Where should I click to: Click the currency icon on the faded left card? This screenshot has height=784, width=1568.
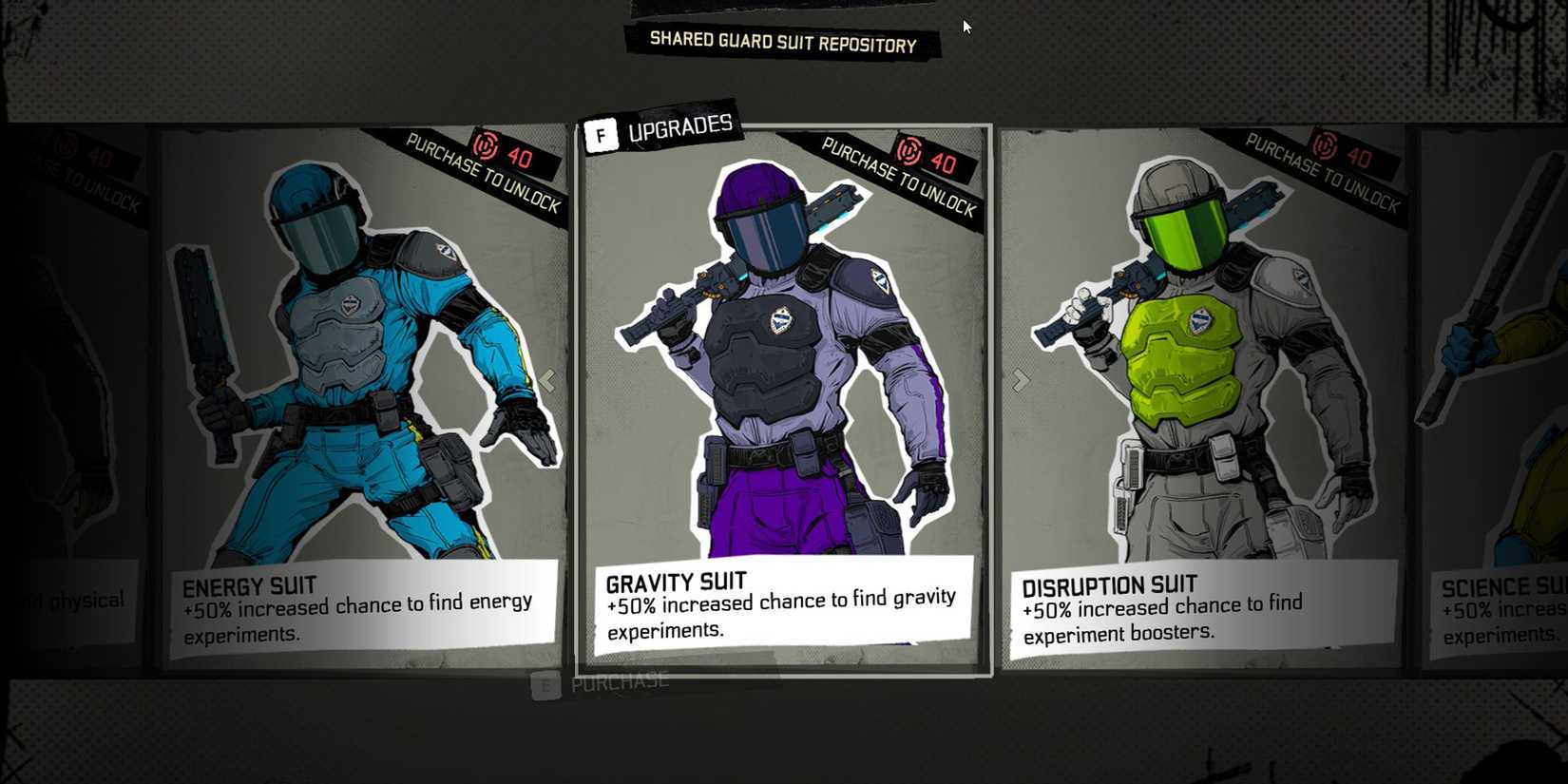coord(65,144)
